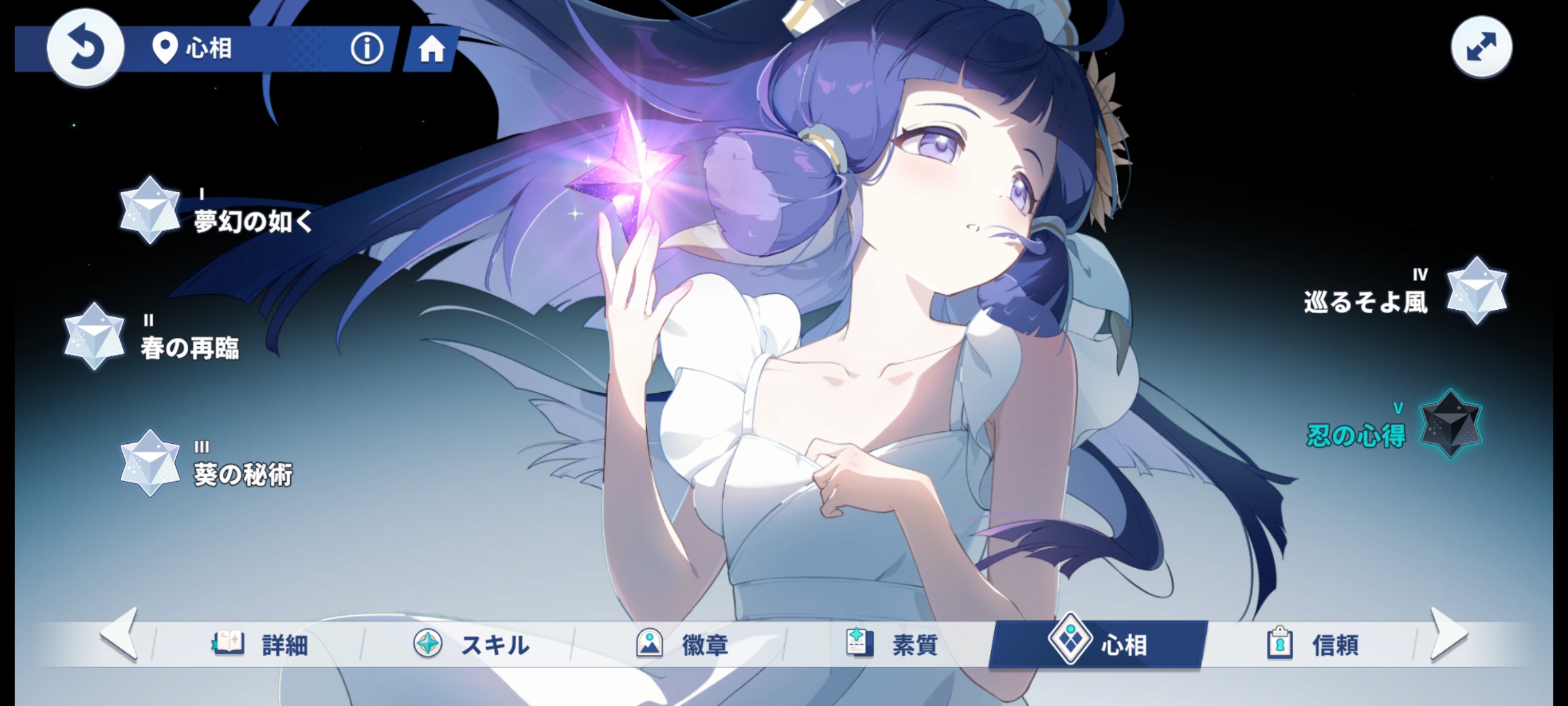Return to the home screen
Viewport: 1568px width, 706px height.
pos(431,49)
